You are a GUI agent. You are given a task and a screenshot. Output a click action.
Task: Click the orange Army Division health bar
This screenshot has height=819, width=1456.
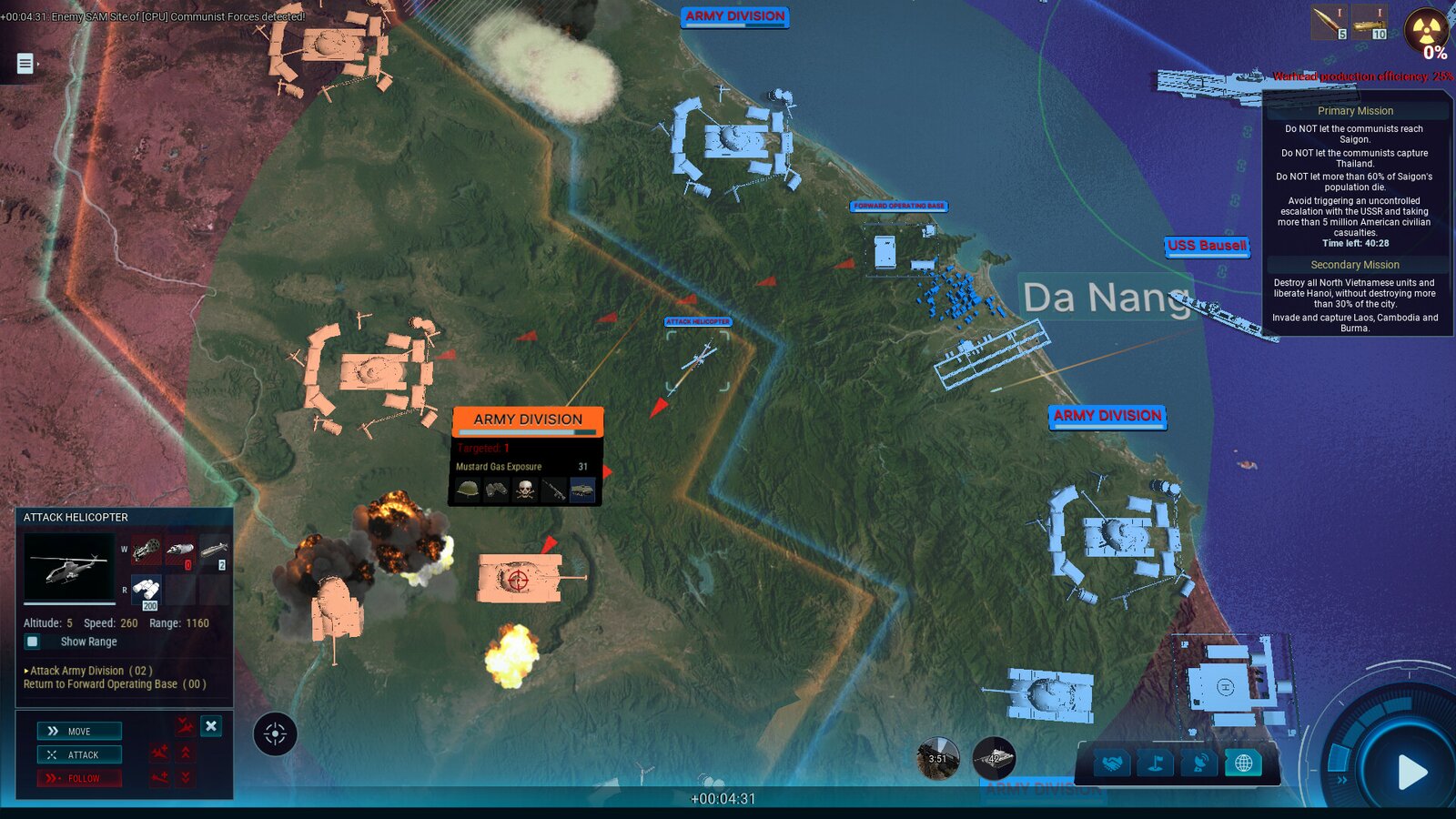[526, 431]
